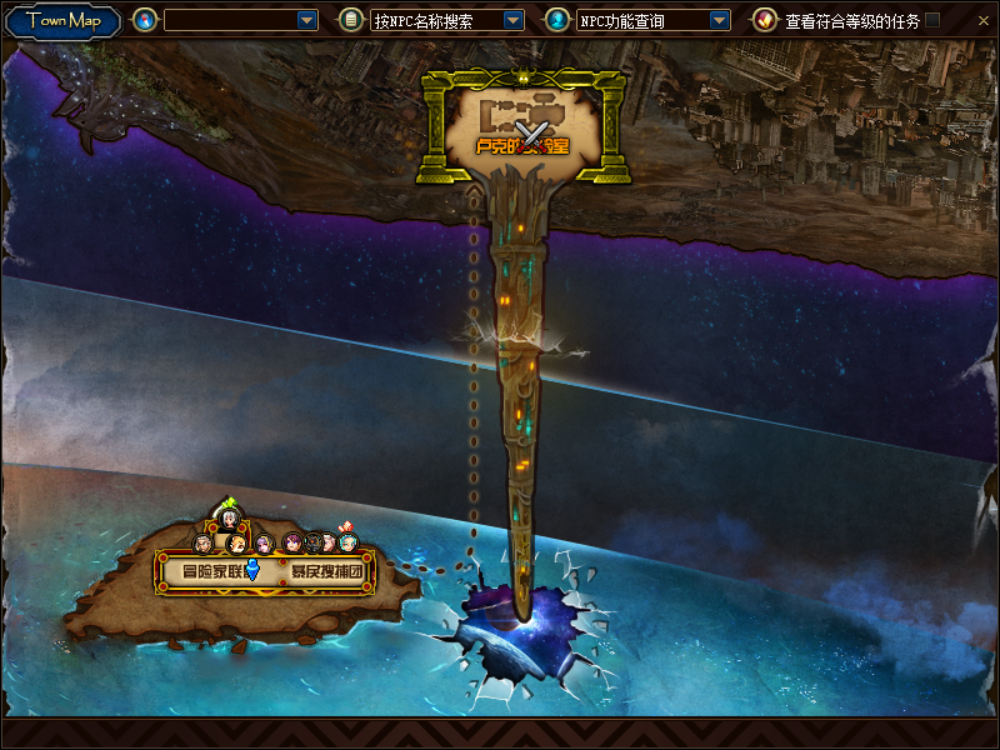
Task: Open the empty location dropdown
Action: pos(307,21)
